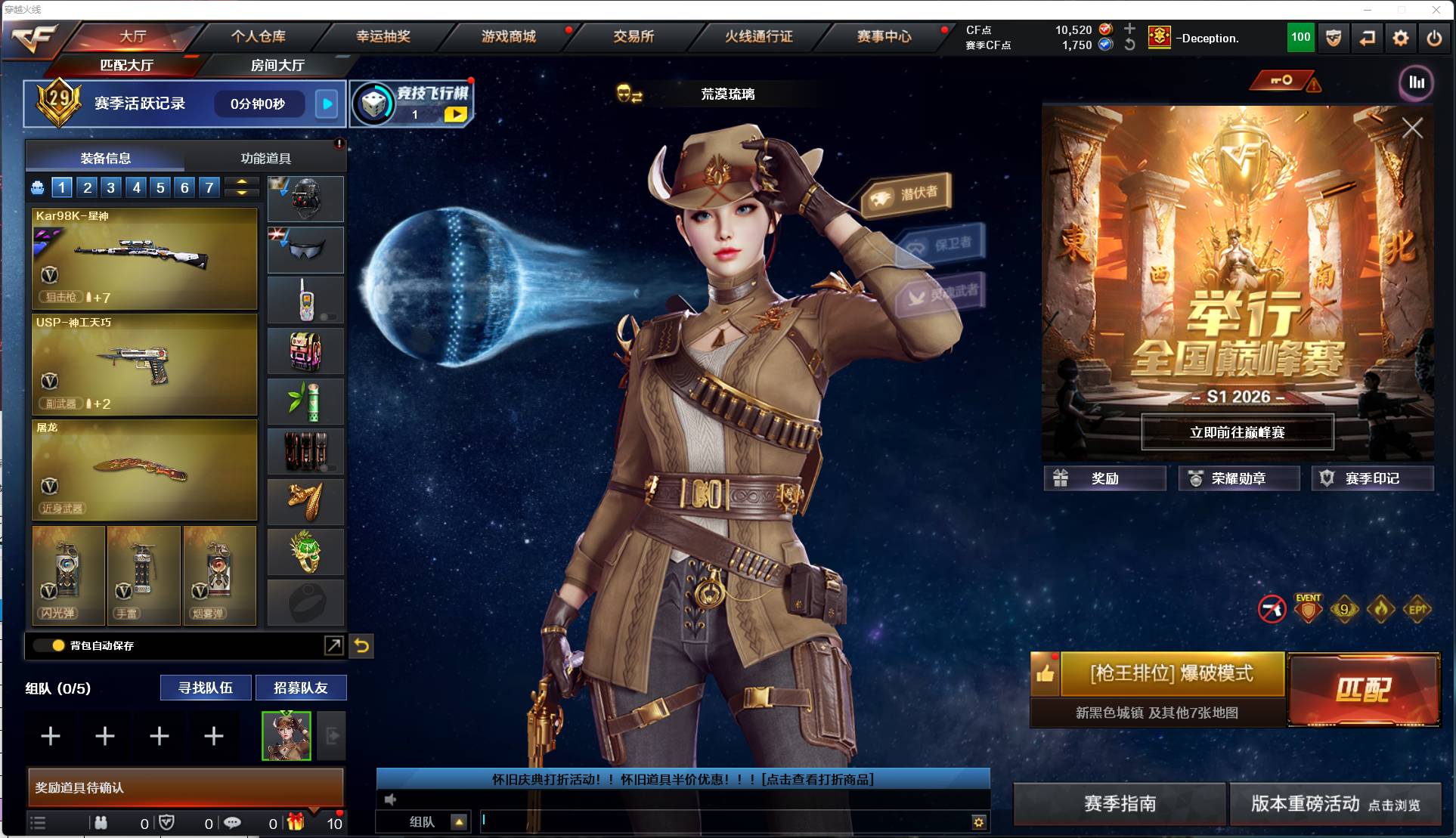
Task: Toggle the 背包自动保存 auto-save switch
Action: tap(47, 646)
